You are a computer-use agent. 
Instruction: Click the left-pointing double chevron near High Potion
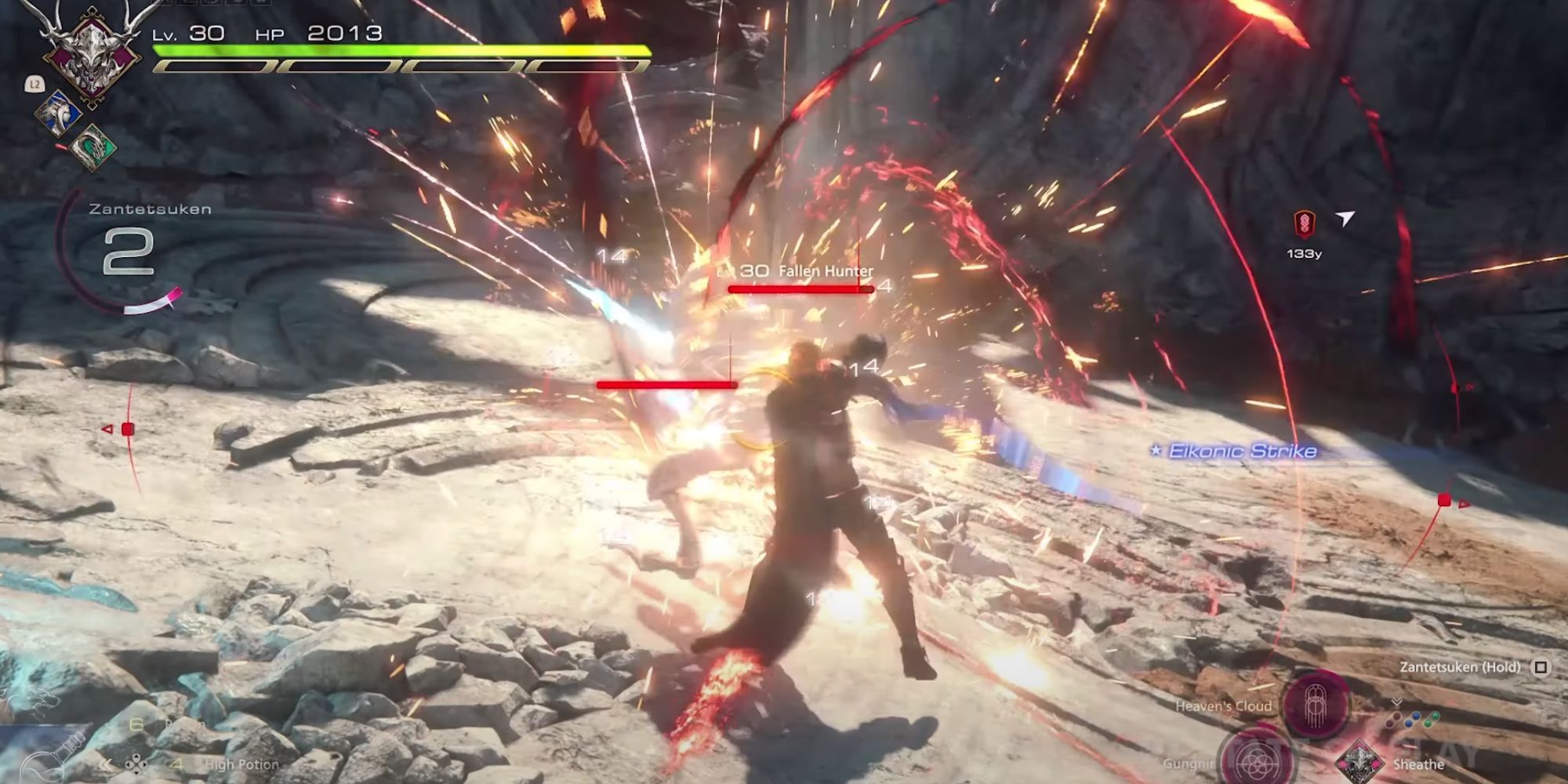106,764
